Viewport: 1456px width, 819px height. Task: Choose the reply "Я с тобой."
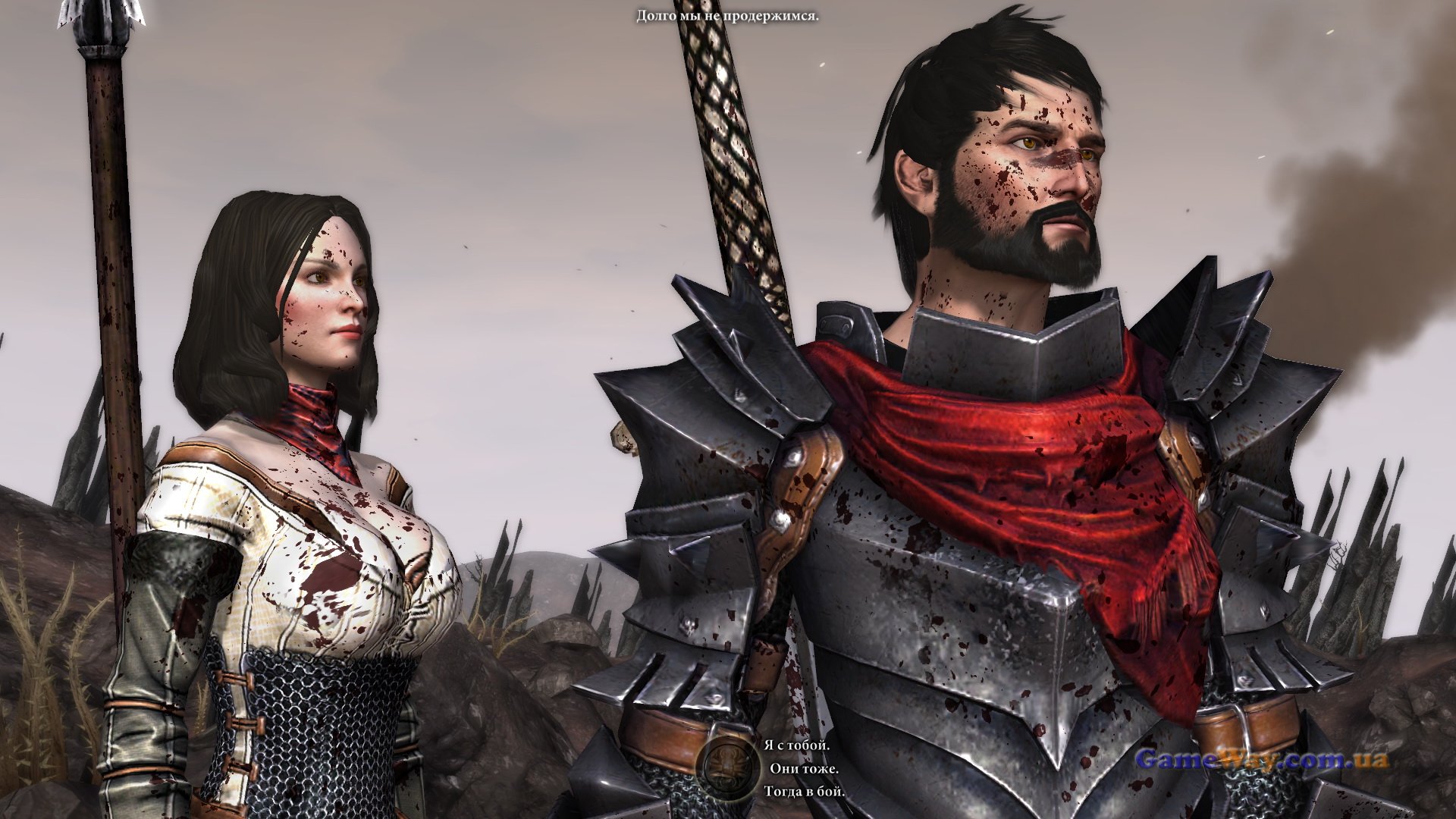(796, 745)
